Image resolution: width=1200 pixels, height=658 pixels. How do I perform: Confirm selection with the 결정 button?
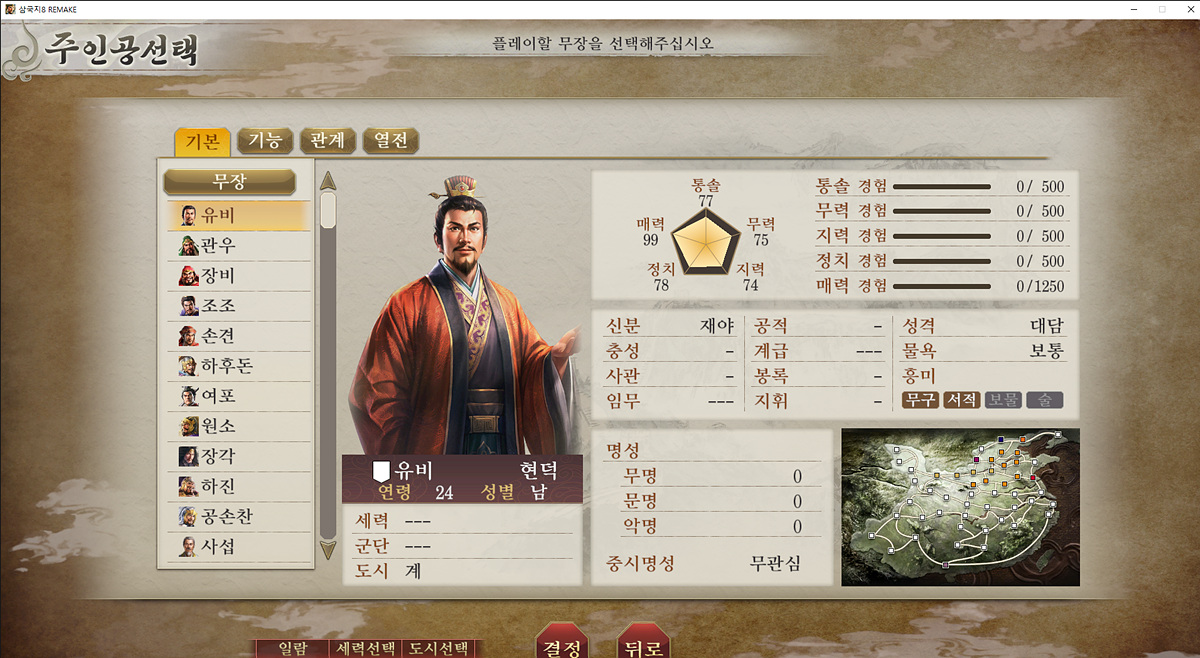[562, 645]
